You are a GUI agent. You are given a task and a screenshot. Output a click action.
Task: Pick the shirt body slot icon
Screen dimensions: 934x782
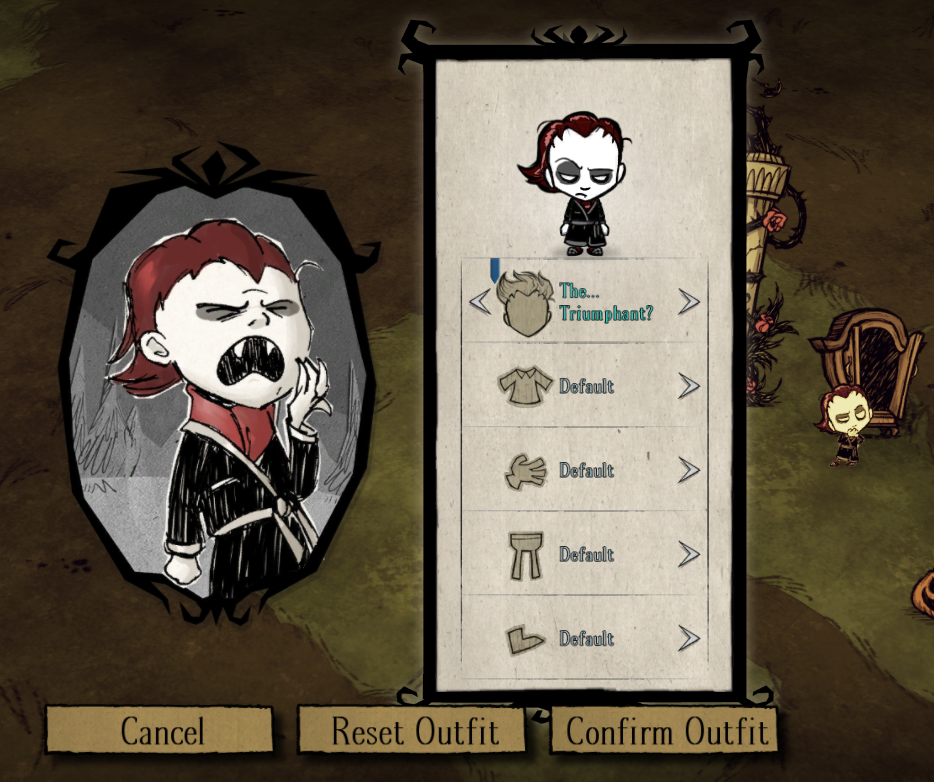[525, 386]
